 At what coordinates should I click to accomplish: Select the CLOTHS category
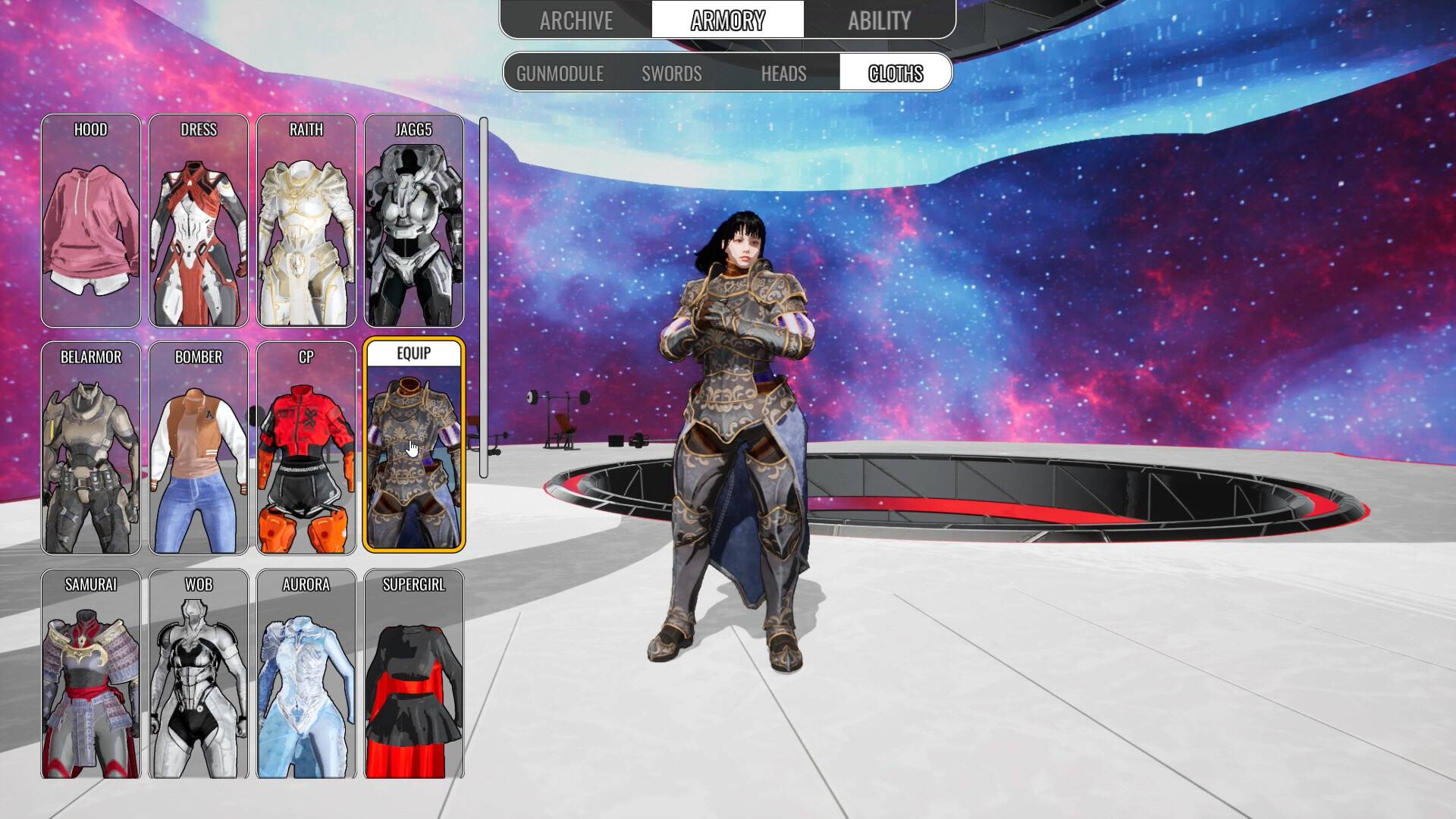(895, 74)
